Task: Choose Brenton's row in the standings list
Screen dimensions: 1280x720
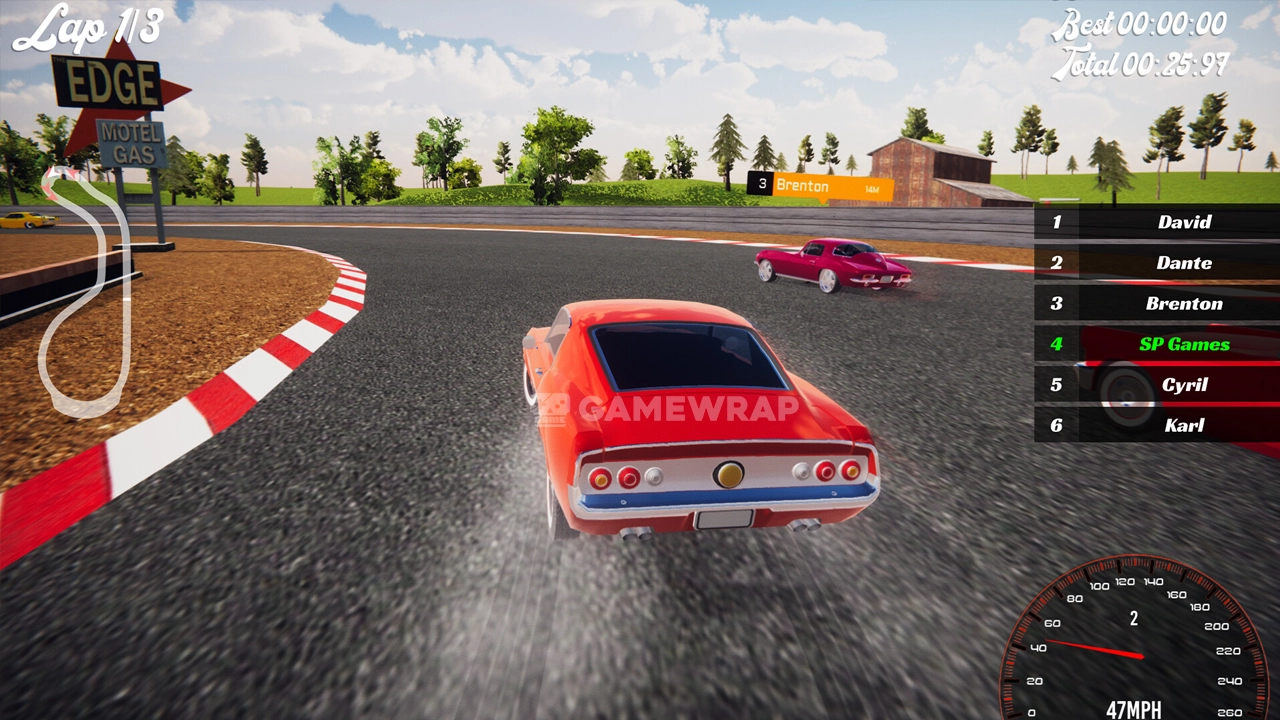Action: click(x=1157, y=304)
